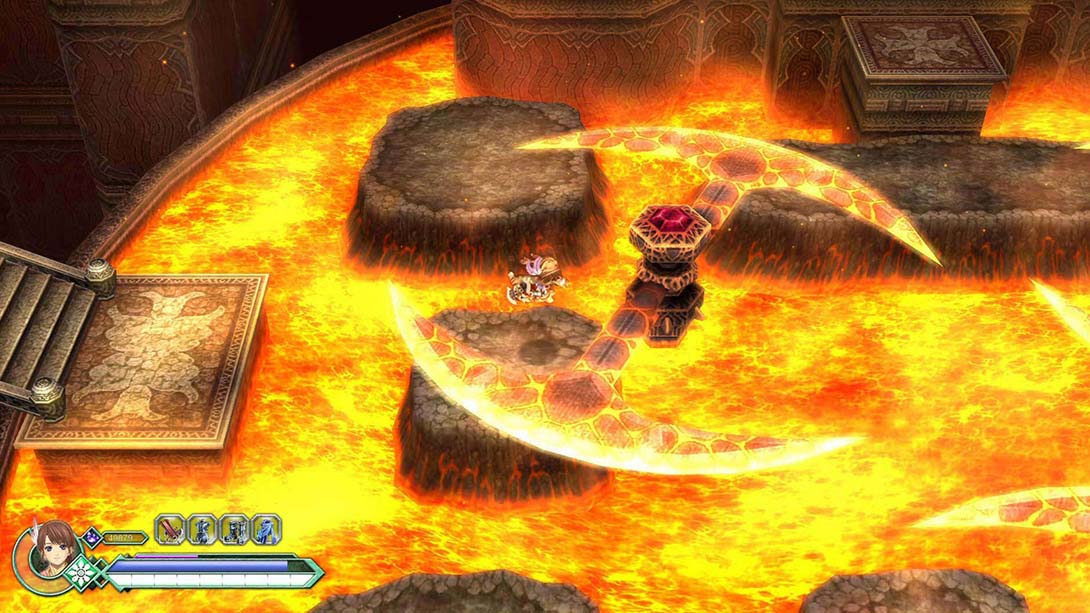1090x613 pixels.
Task: Choose the red sword equipment icon
Action: (x=170, y=529)
